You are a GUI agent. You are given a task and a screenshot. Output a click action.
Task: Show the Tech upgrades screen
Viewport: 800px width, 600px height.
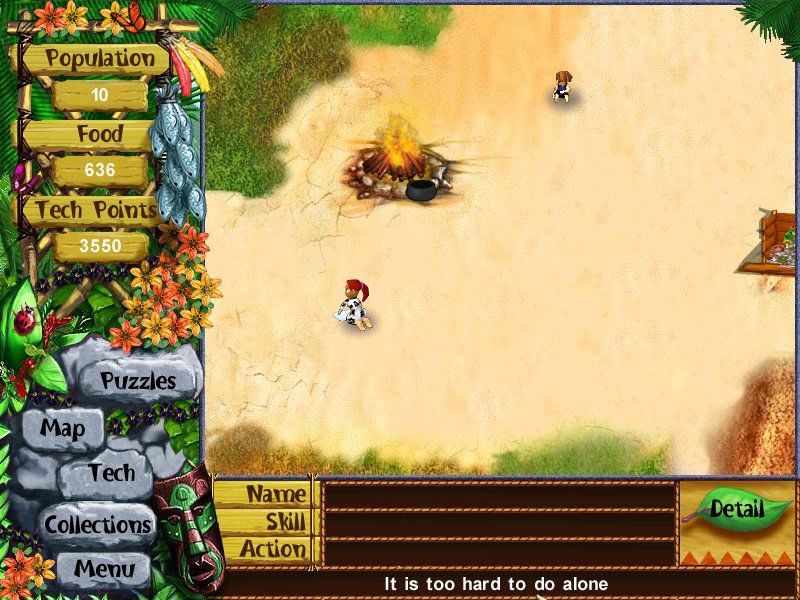click(x=110, y=473)
